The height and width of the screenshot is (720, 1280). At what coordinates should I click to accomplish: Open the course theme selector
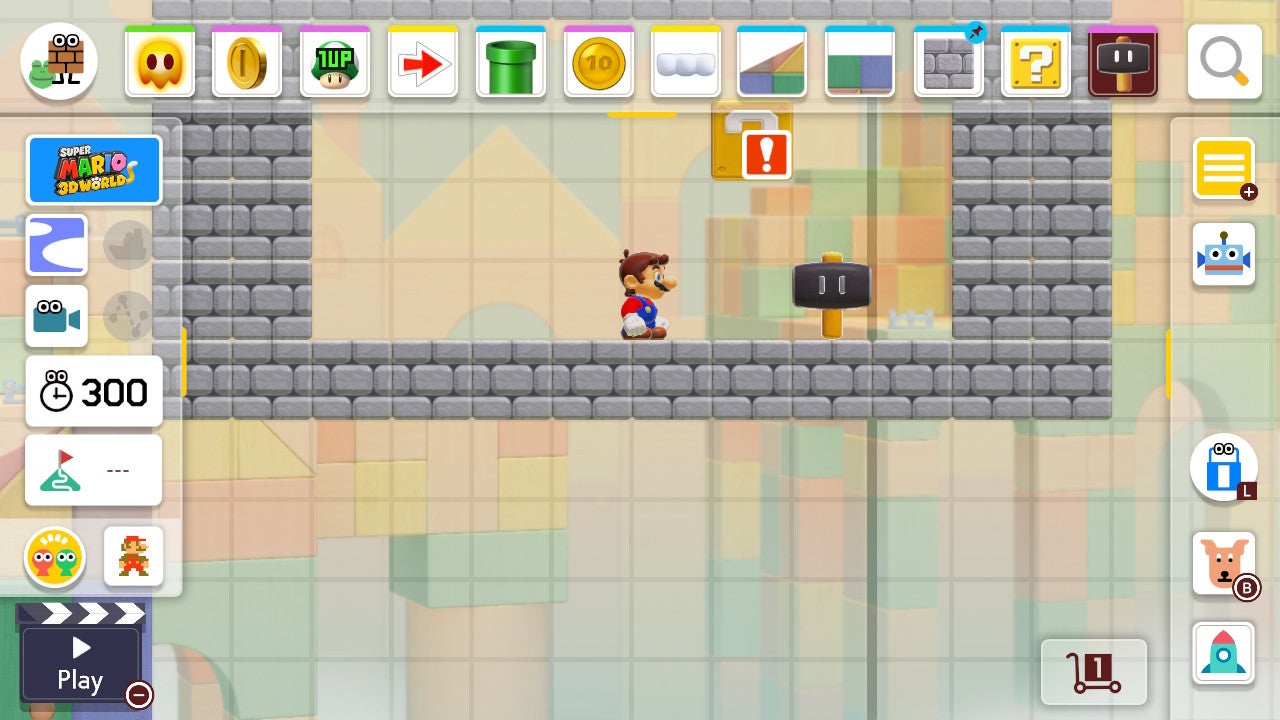click(x=56, y=245)
